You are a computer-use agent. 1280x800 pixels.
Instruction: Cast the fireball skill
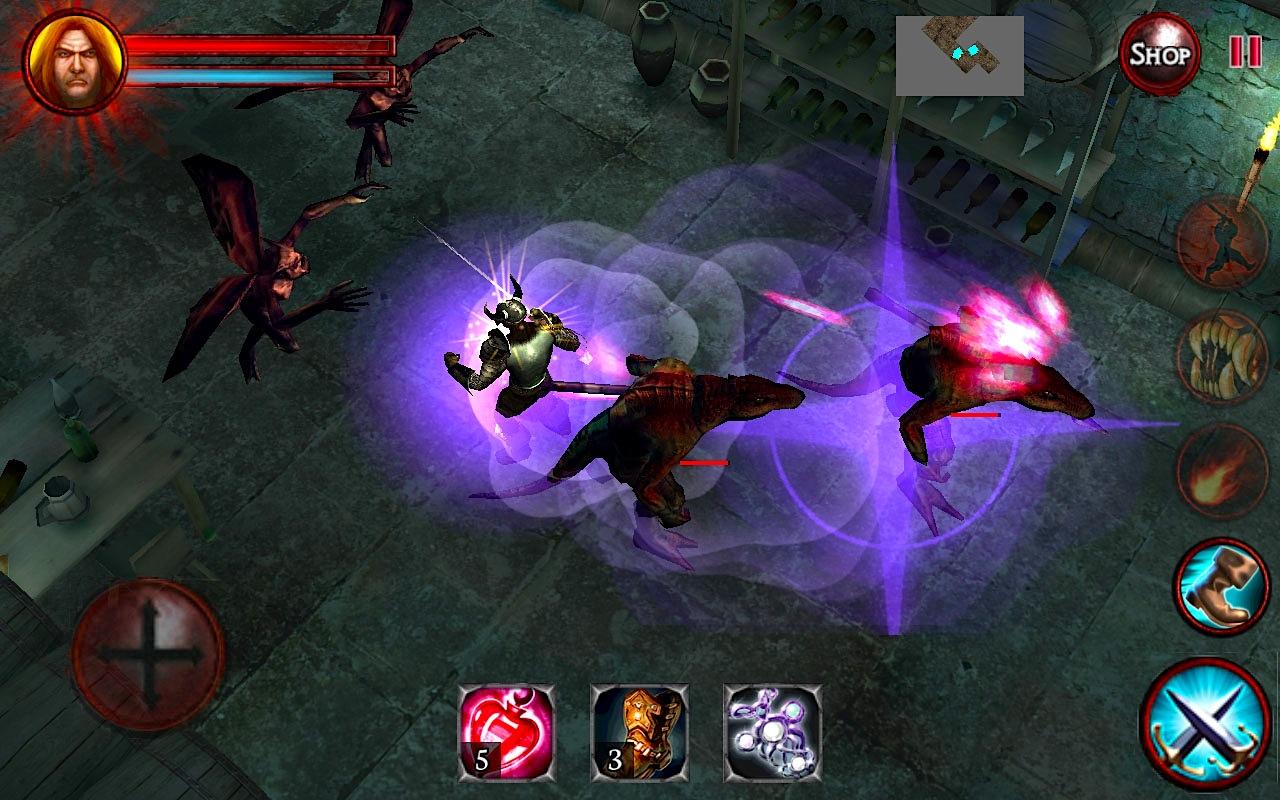[x=1222, y=471]
